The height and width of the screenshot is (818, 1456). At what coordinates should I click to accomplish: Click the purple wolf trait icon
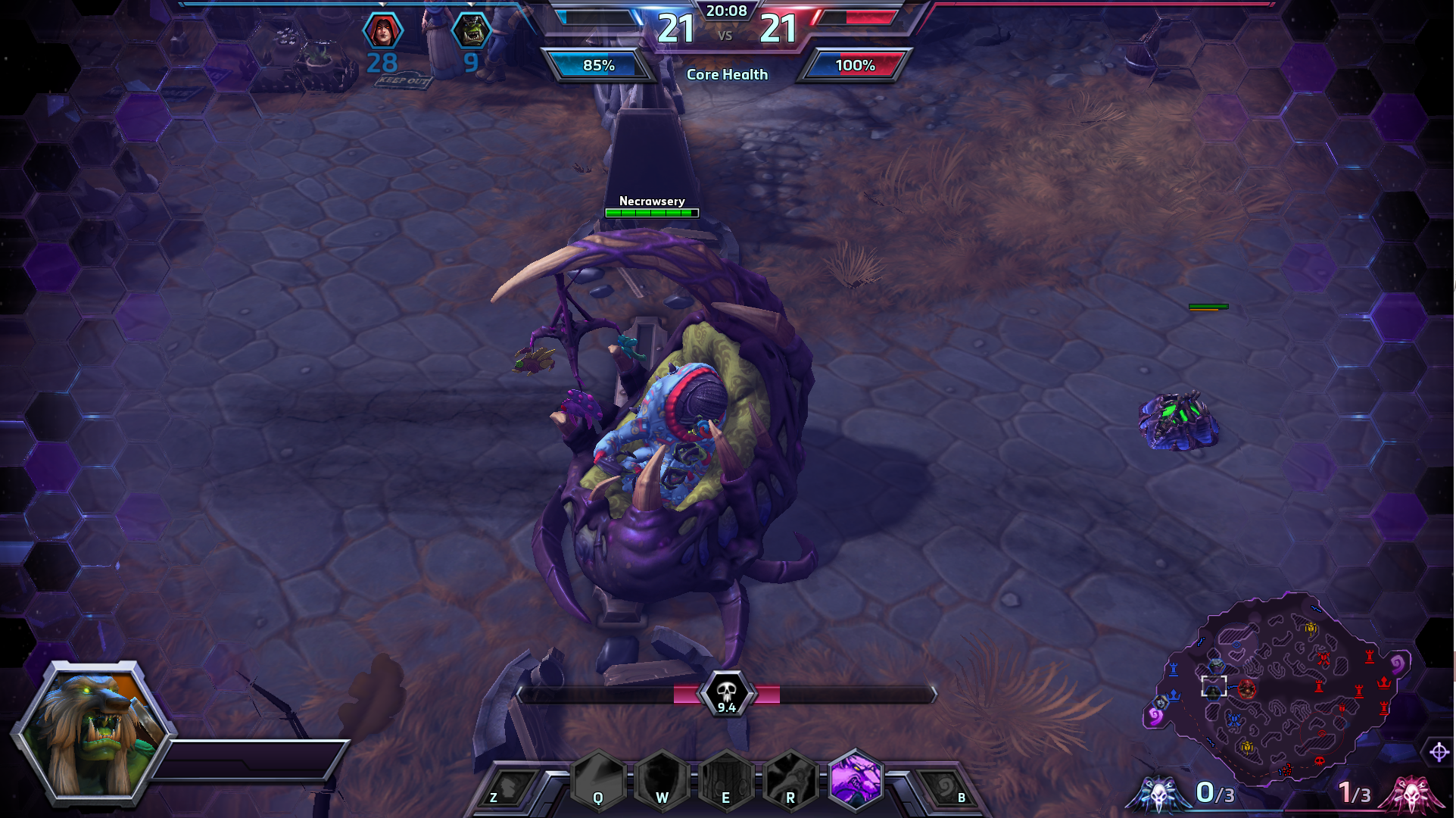[x=856, y=779]
